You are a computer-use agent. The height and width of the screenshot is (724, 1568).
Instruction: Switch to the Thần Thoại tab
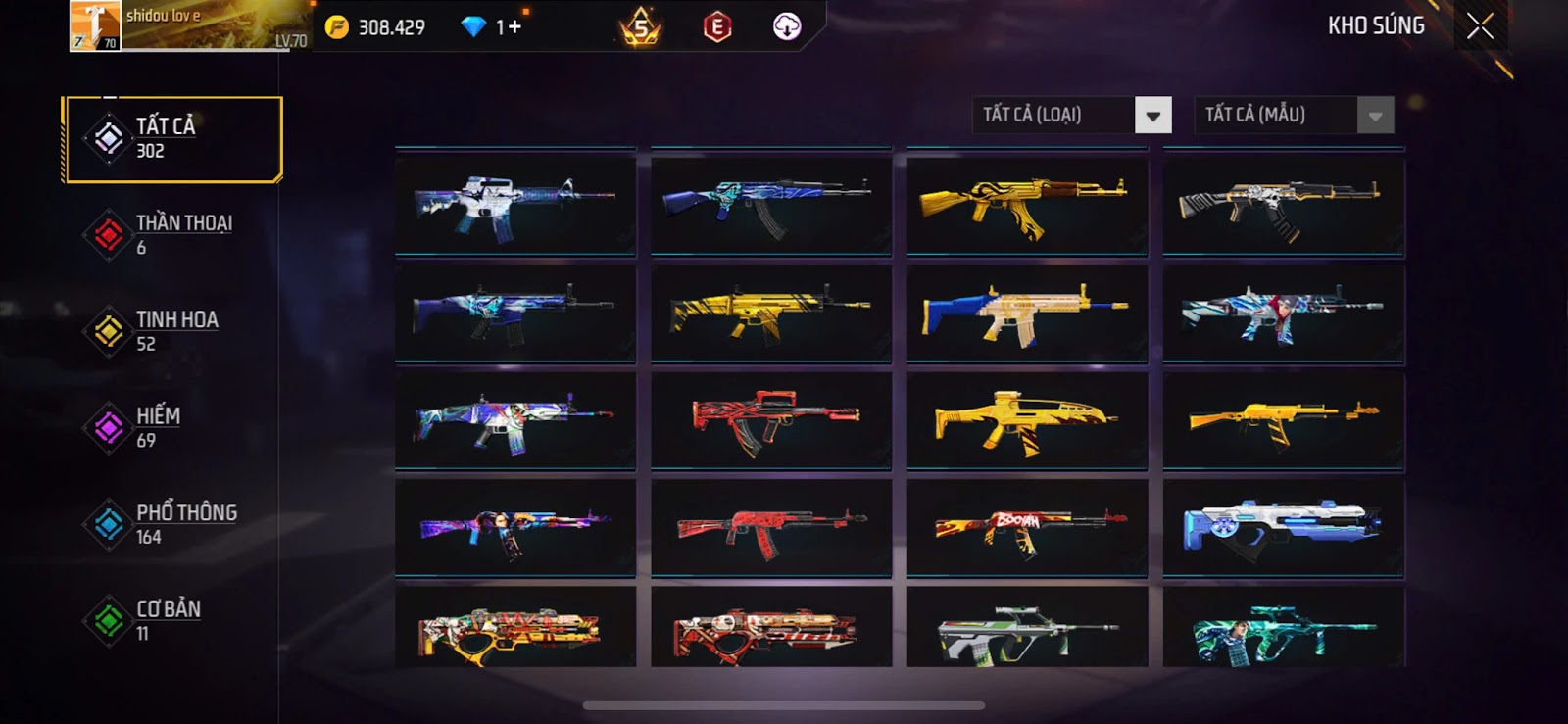(172, 235)
